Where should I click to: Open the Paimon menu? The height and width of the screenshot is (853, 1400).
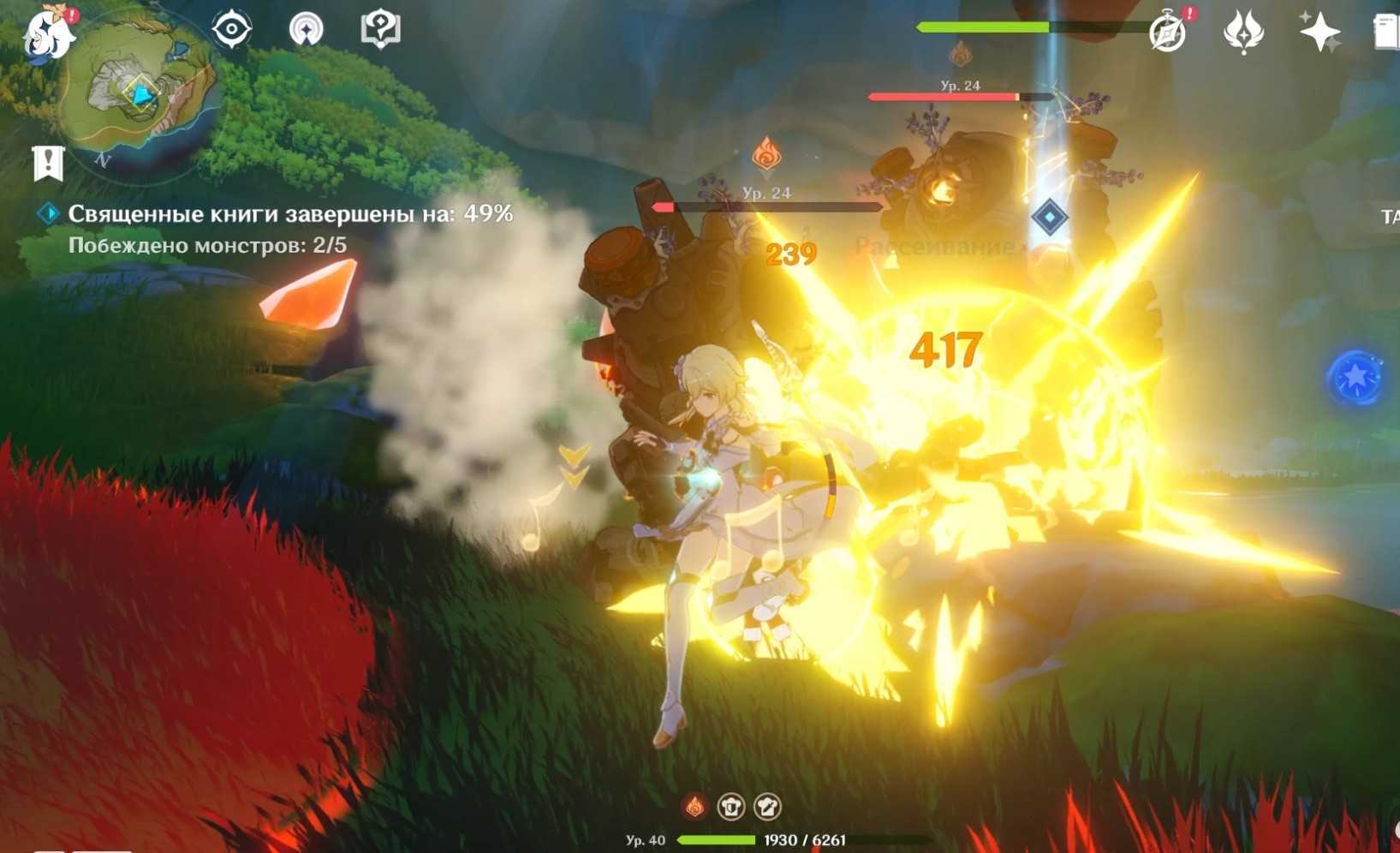47,34
